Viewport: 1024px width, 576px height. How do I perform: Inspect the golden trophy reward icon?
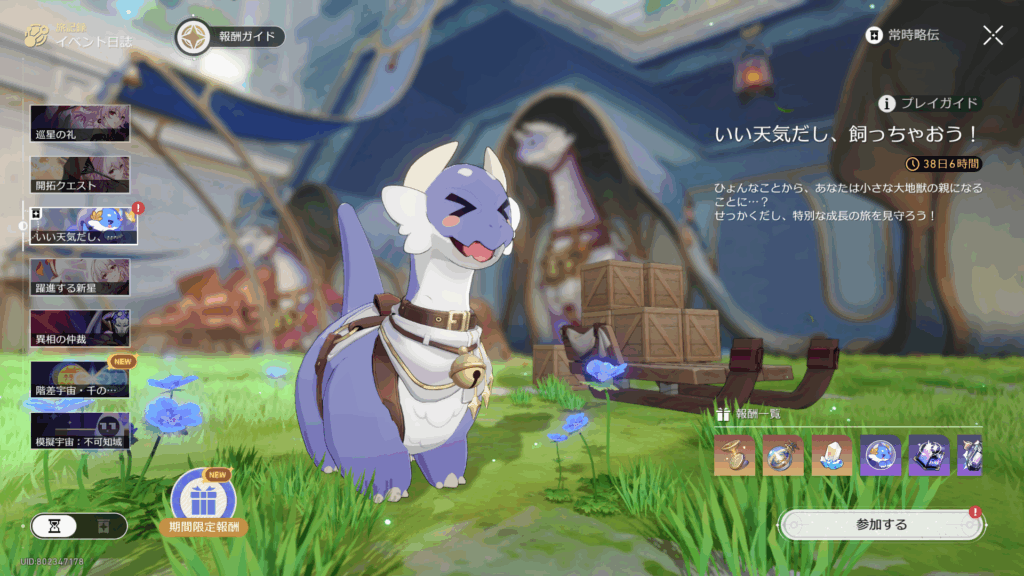coord(734,455)
